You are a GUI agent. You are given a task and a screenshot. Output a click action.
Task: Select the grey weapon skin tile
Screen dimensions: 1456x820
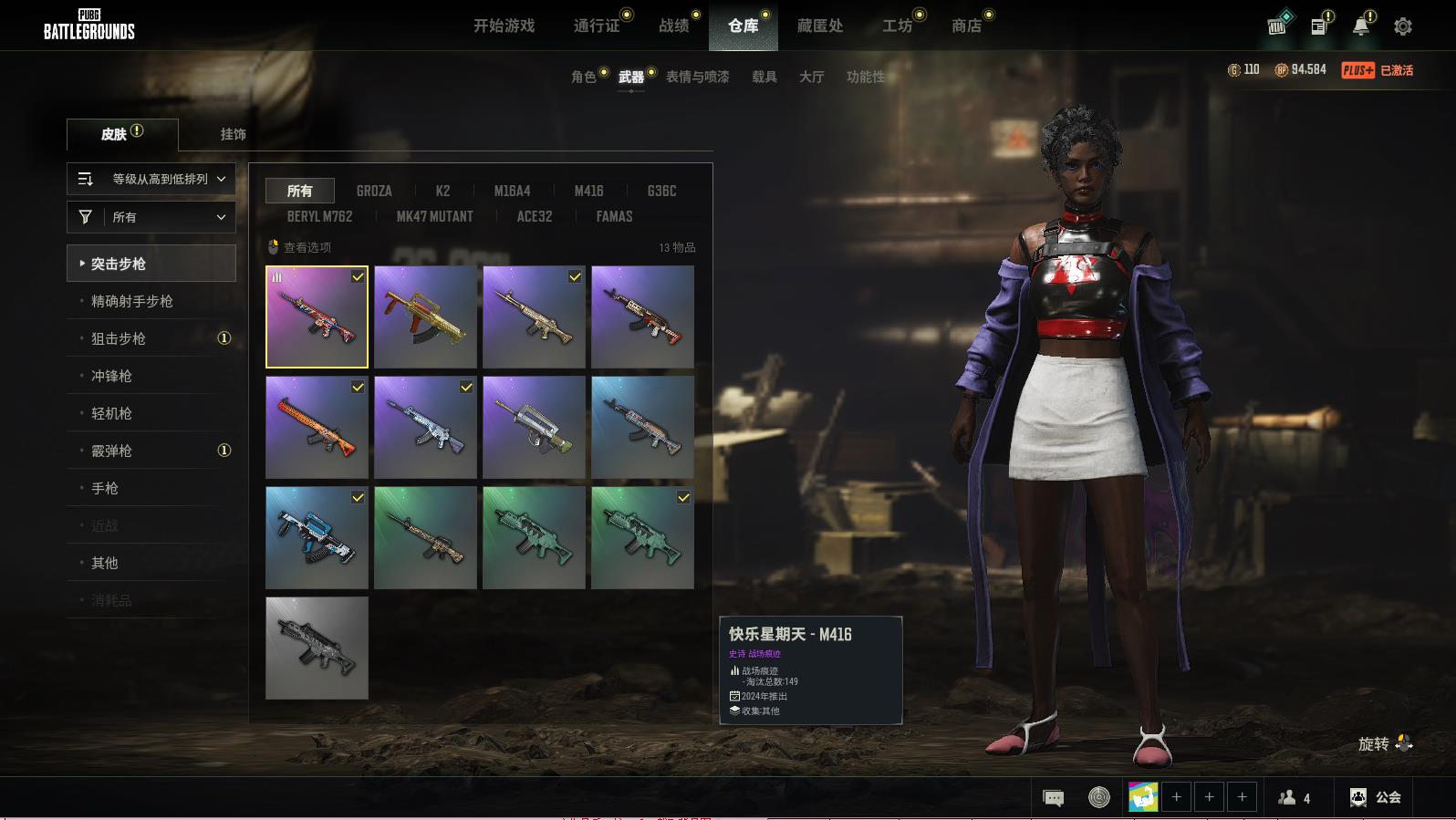click(x=317, y=648)
